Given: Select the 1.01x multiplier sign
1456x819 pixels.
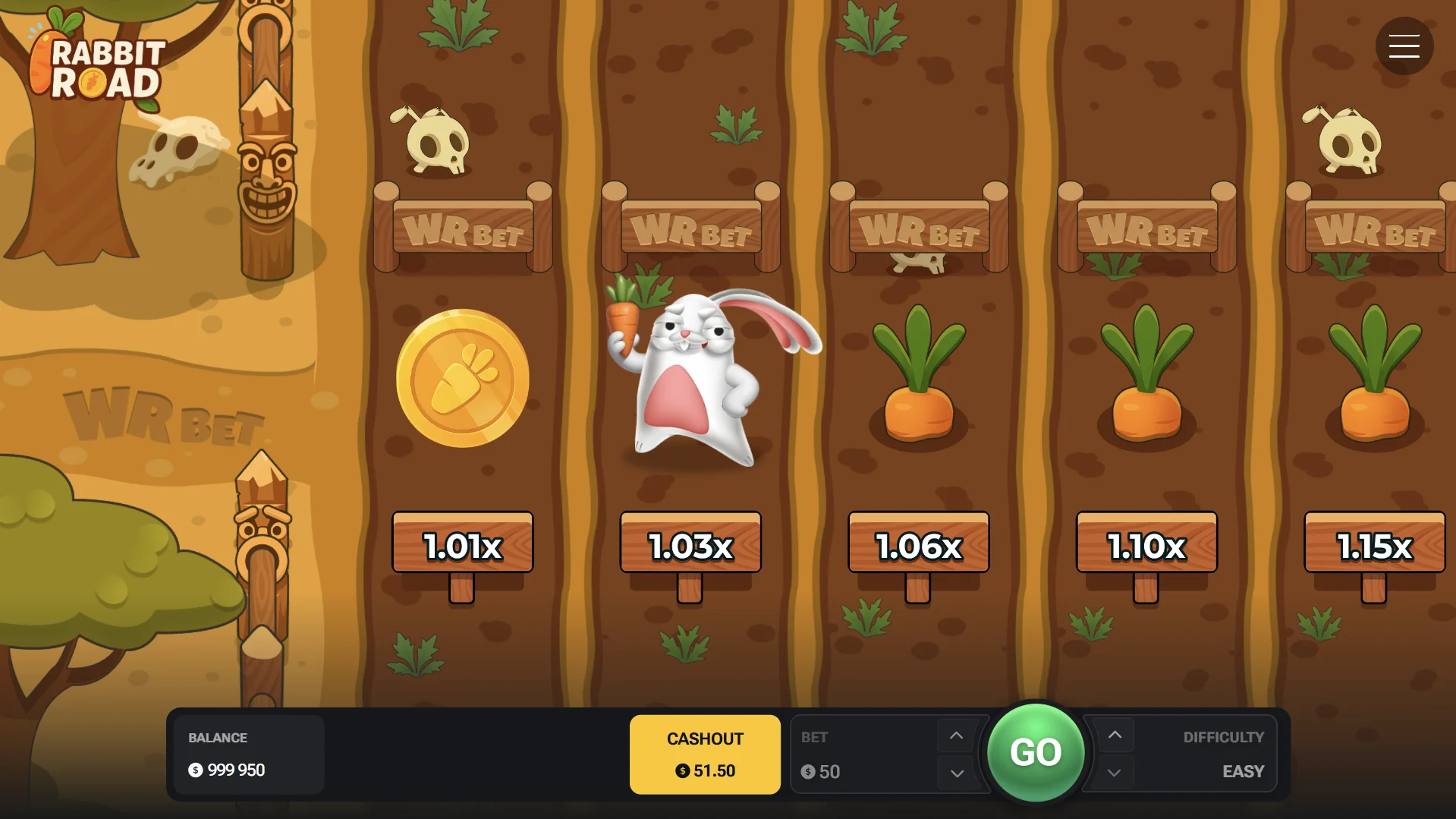Looking at the screenshot, I should [461, 543].
